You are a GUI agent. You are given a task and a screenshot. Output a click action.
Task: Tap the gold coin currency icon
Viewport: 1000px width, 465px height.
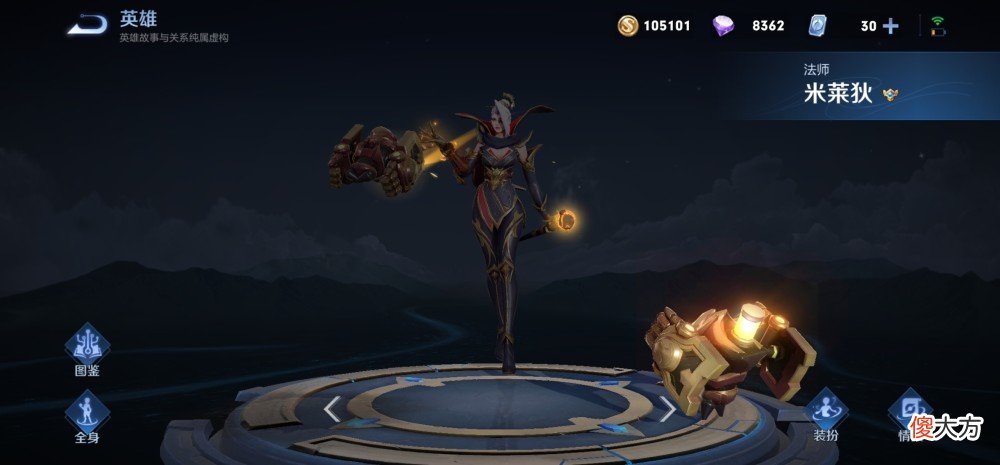click(628, 26)
